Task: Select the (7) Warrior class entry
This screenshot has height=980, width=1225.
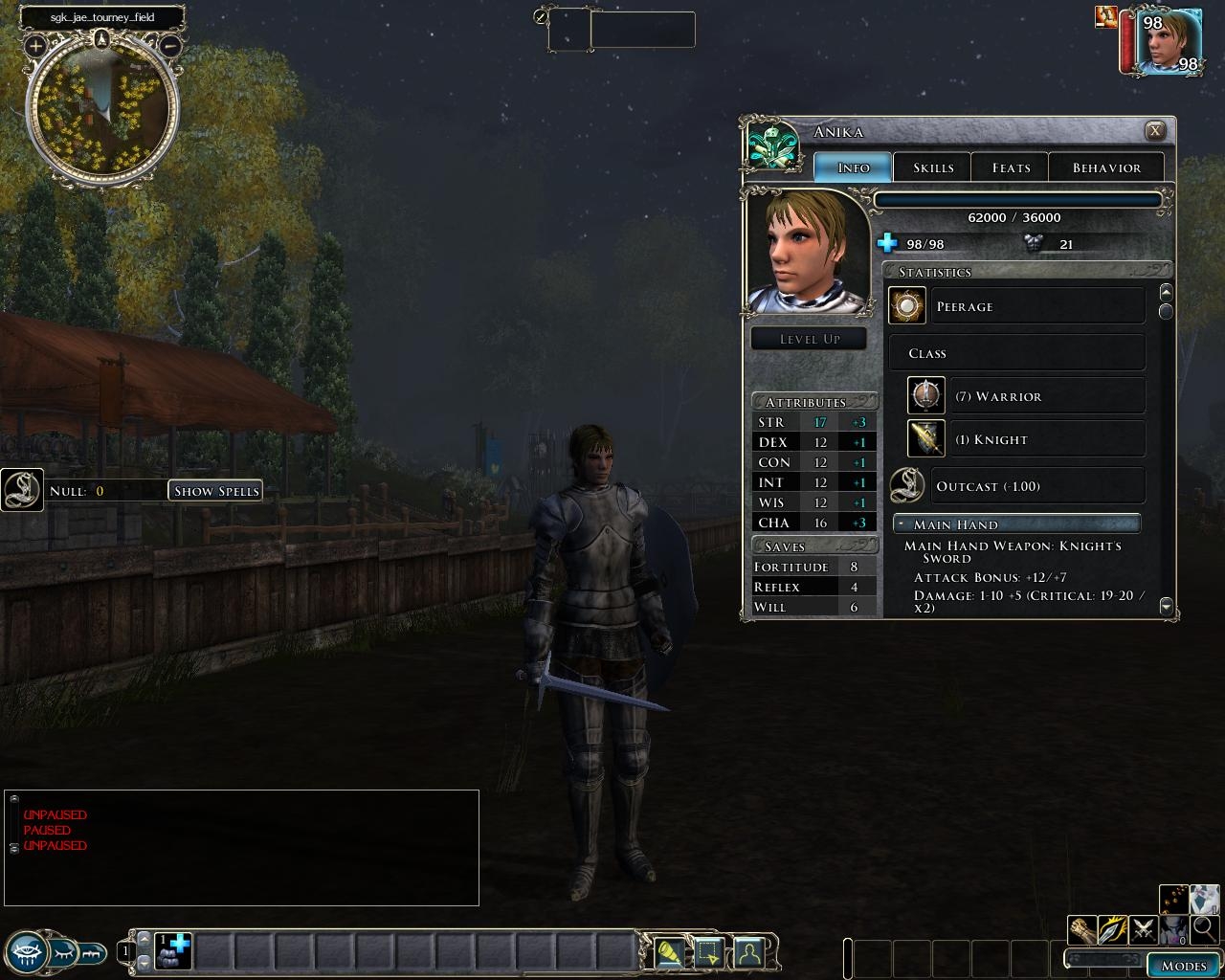Action: pyautogui.click(x=1026, y=396)
